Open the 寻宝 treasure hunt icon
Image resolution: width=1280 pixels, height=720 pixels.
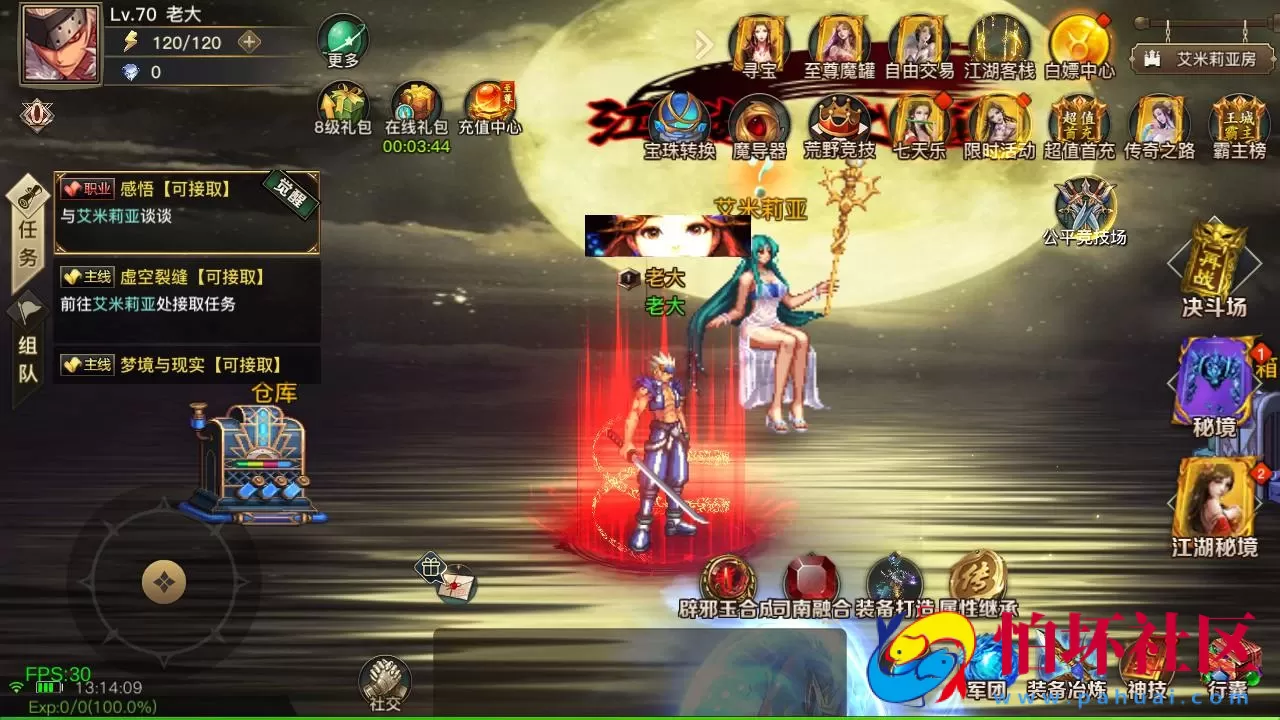click(760, 40)
